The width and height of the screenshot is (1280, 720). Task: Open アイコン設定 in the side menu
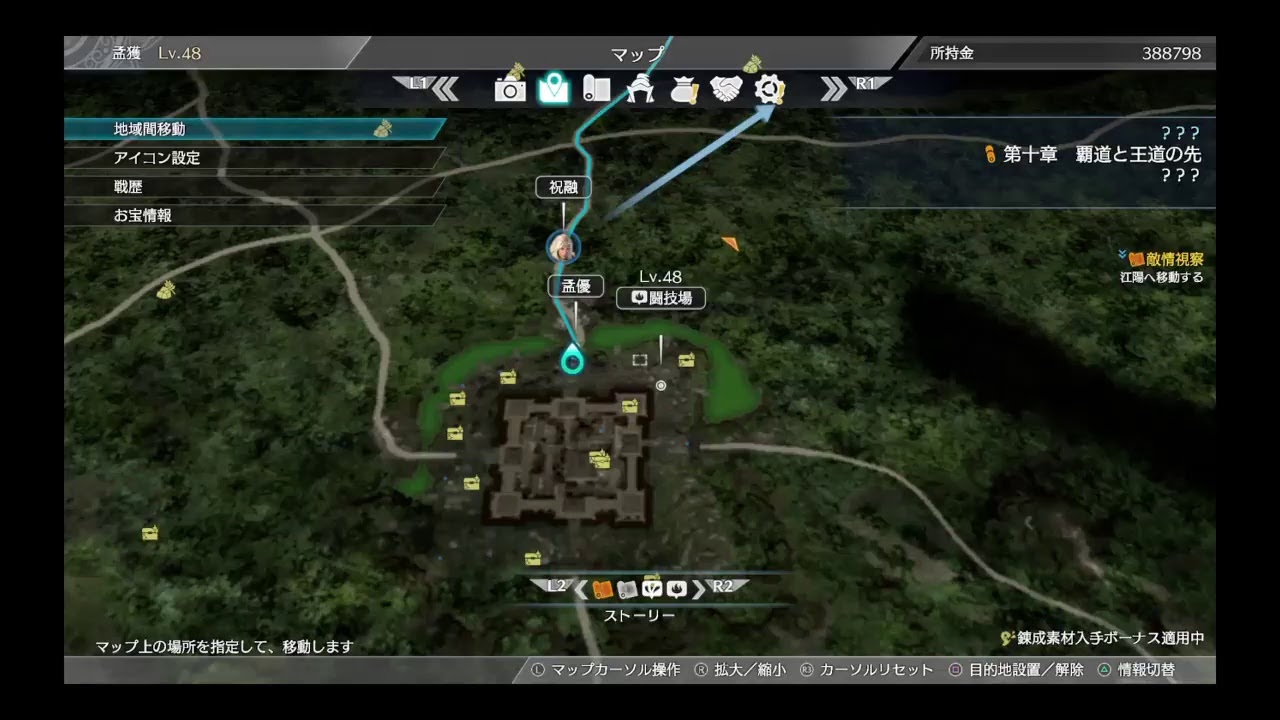pos(156,157)
